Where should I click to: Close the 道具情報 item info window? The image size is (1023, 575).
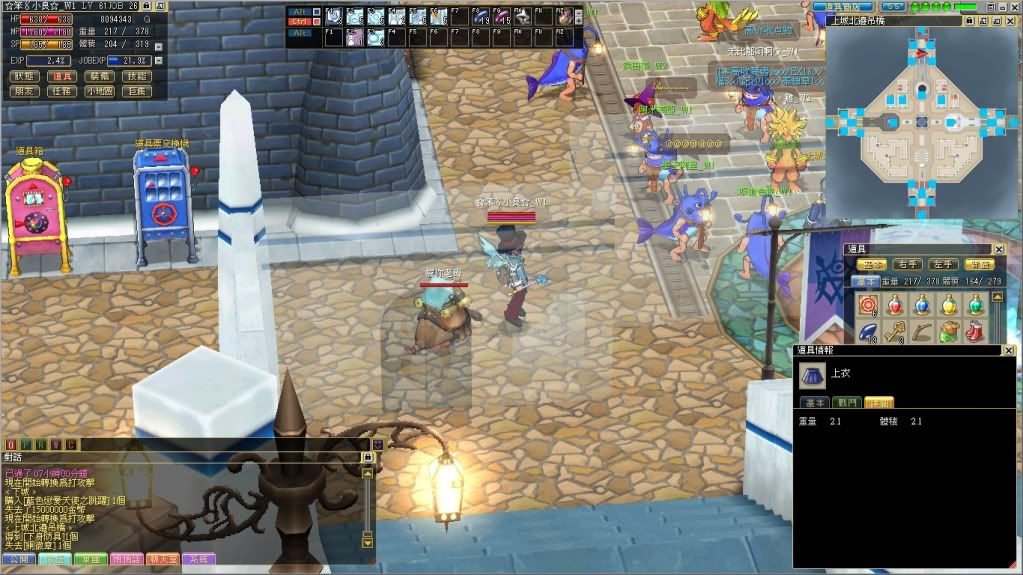click(1009, 350)
